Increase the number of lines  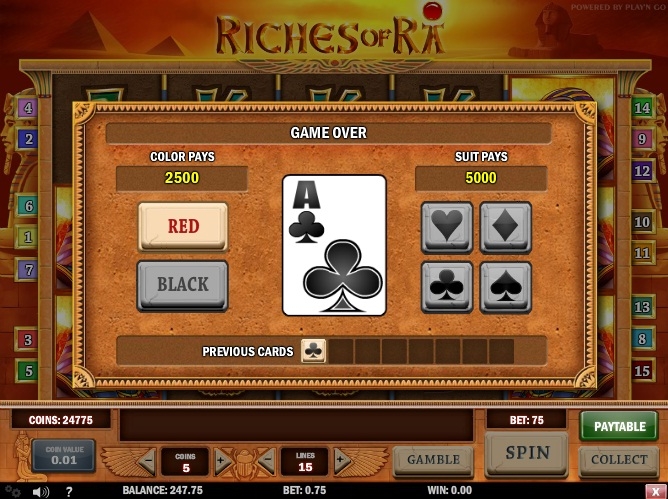pyautogui.click(x=342, y=462)
